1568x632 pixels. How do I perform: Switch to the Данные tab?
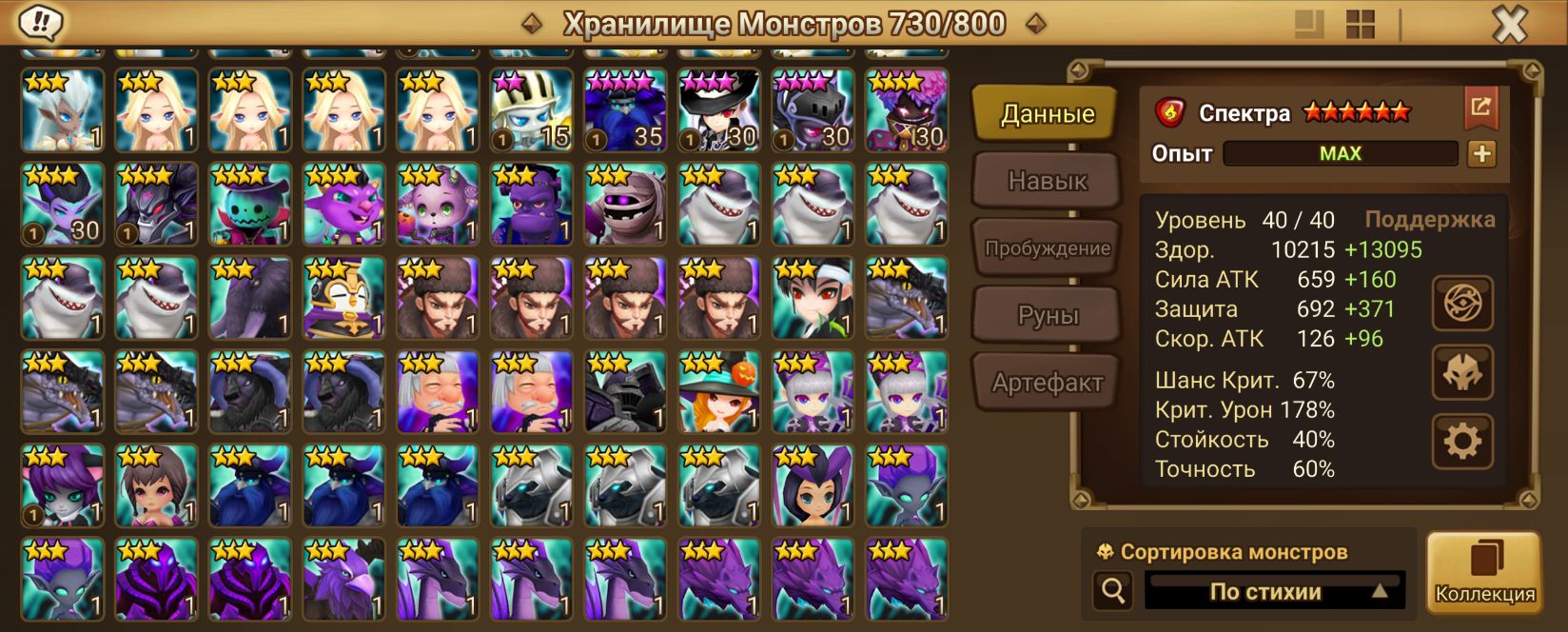[x=1047, y=114]
